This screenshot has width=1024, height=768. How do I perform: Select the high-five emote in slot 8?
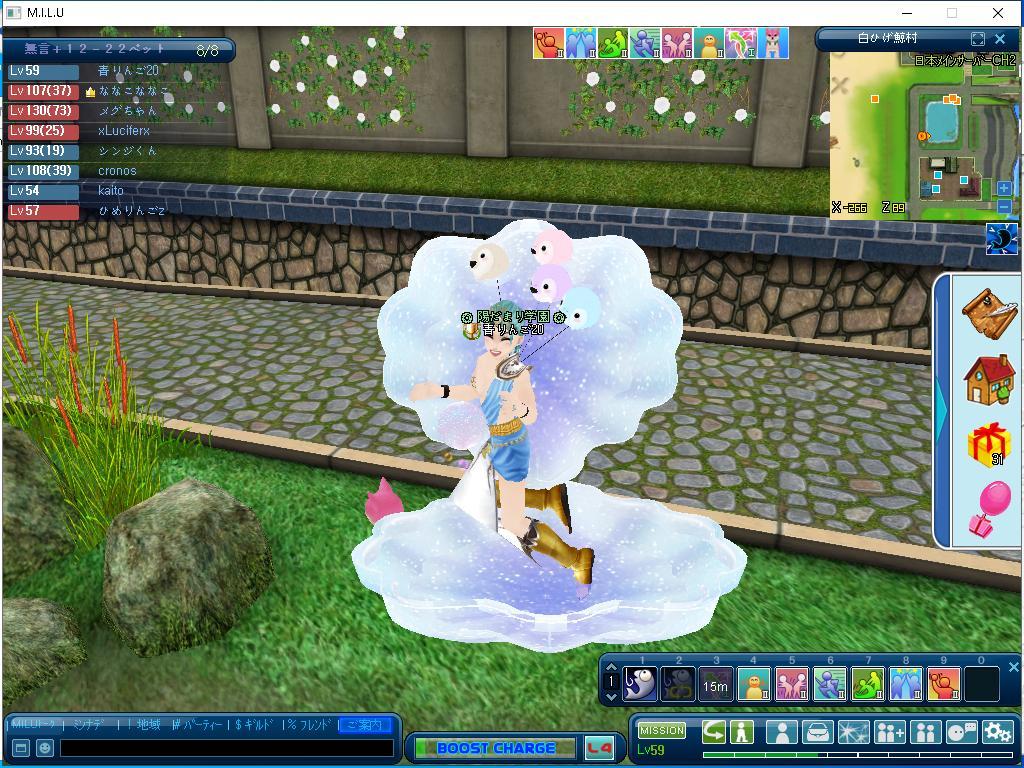(906, 685)
